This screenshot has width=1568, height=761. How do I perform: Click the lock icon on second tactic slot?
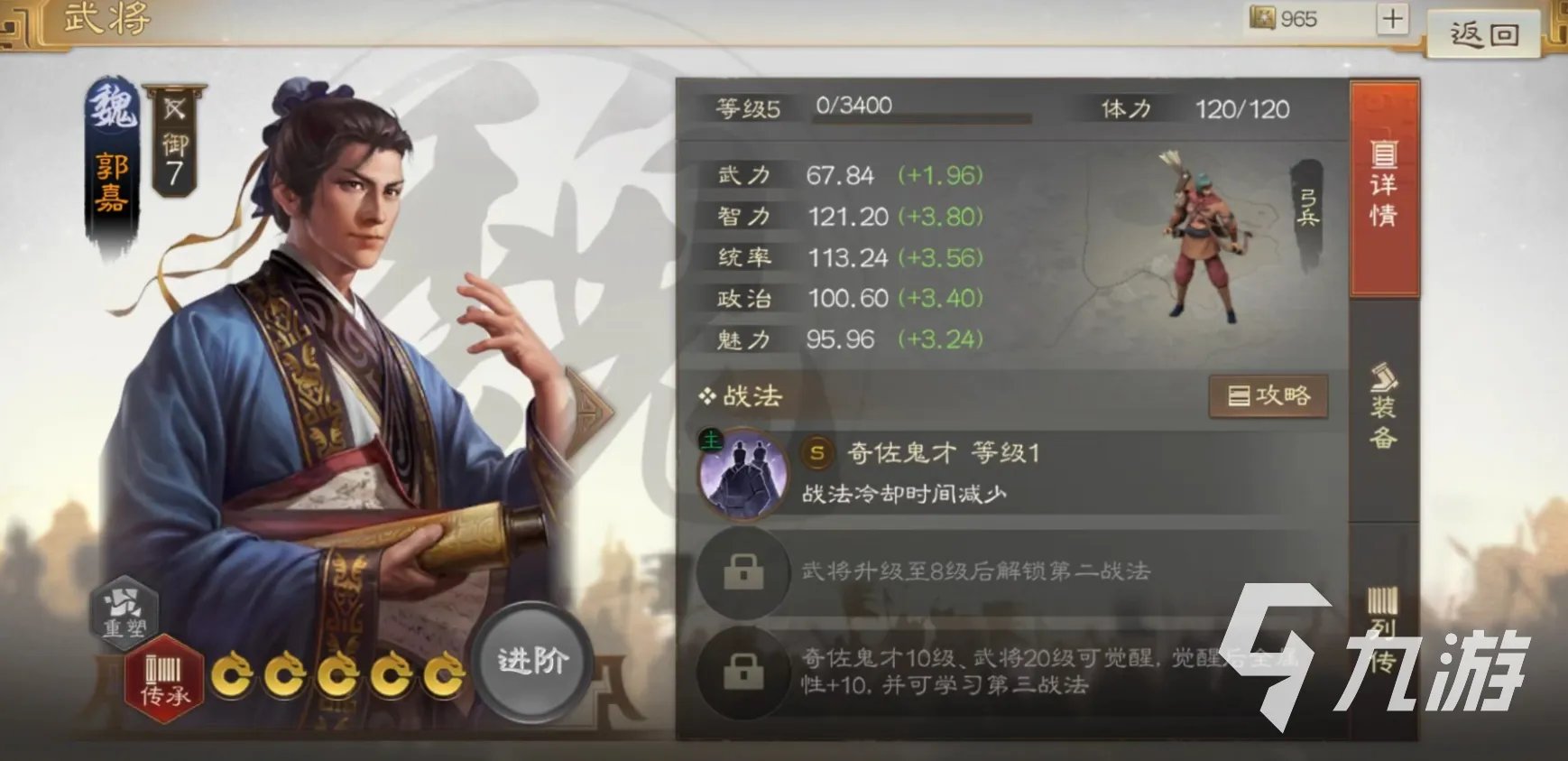pyautogui.click(x=742, y=572)
